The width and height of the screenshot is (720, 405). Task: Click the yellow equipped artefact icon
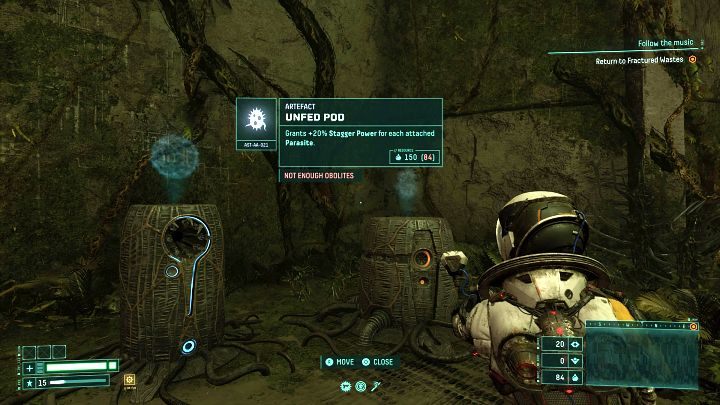point(130,380)
